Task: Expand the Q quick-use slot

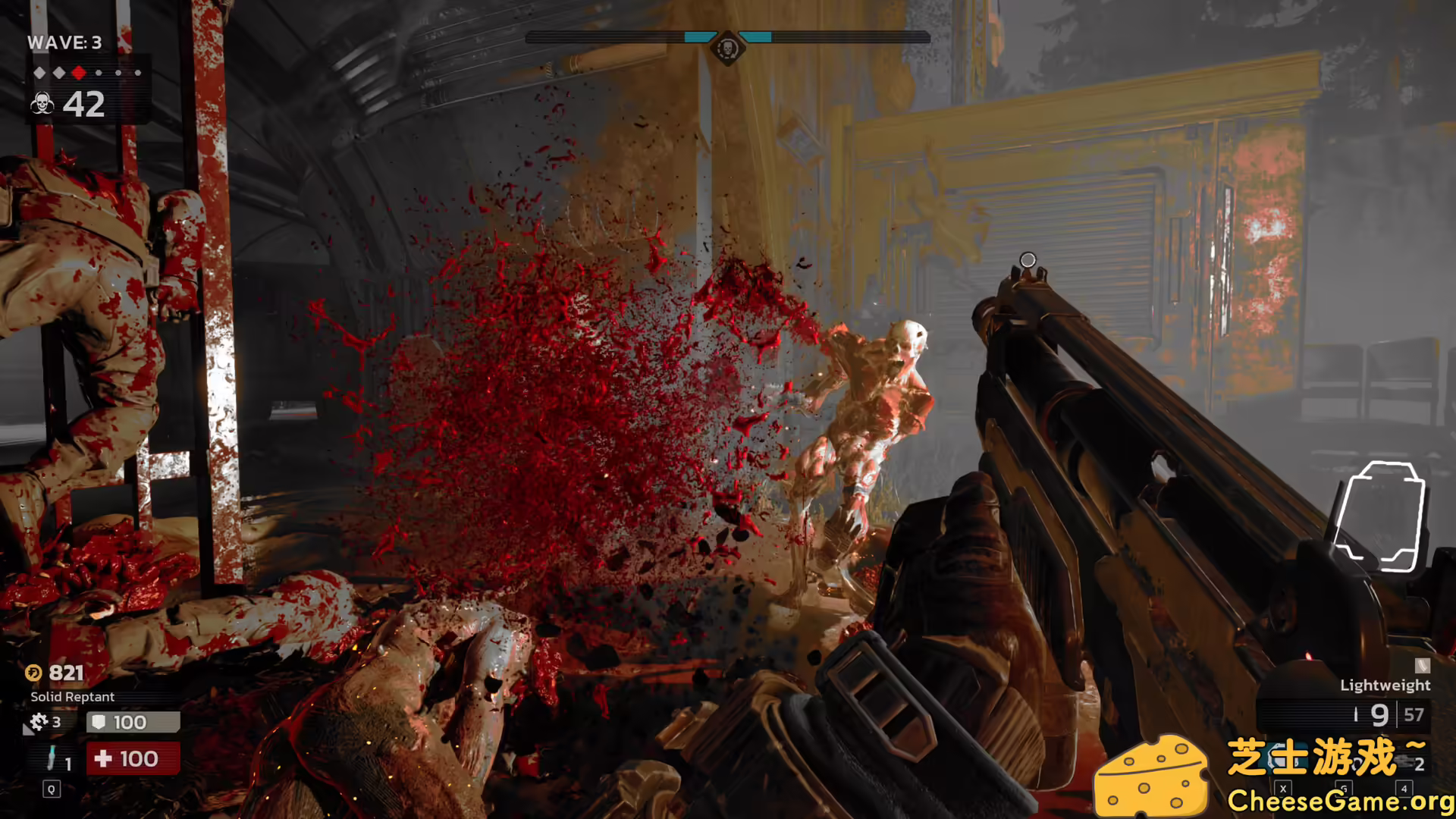Action: tap(52, 790)
